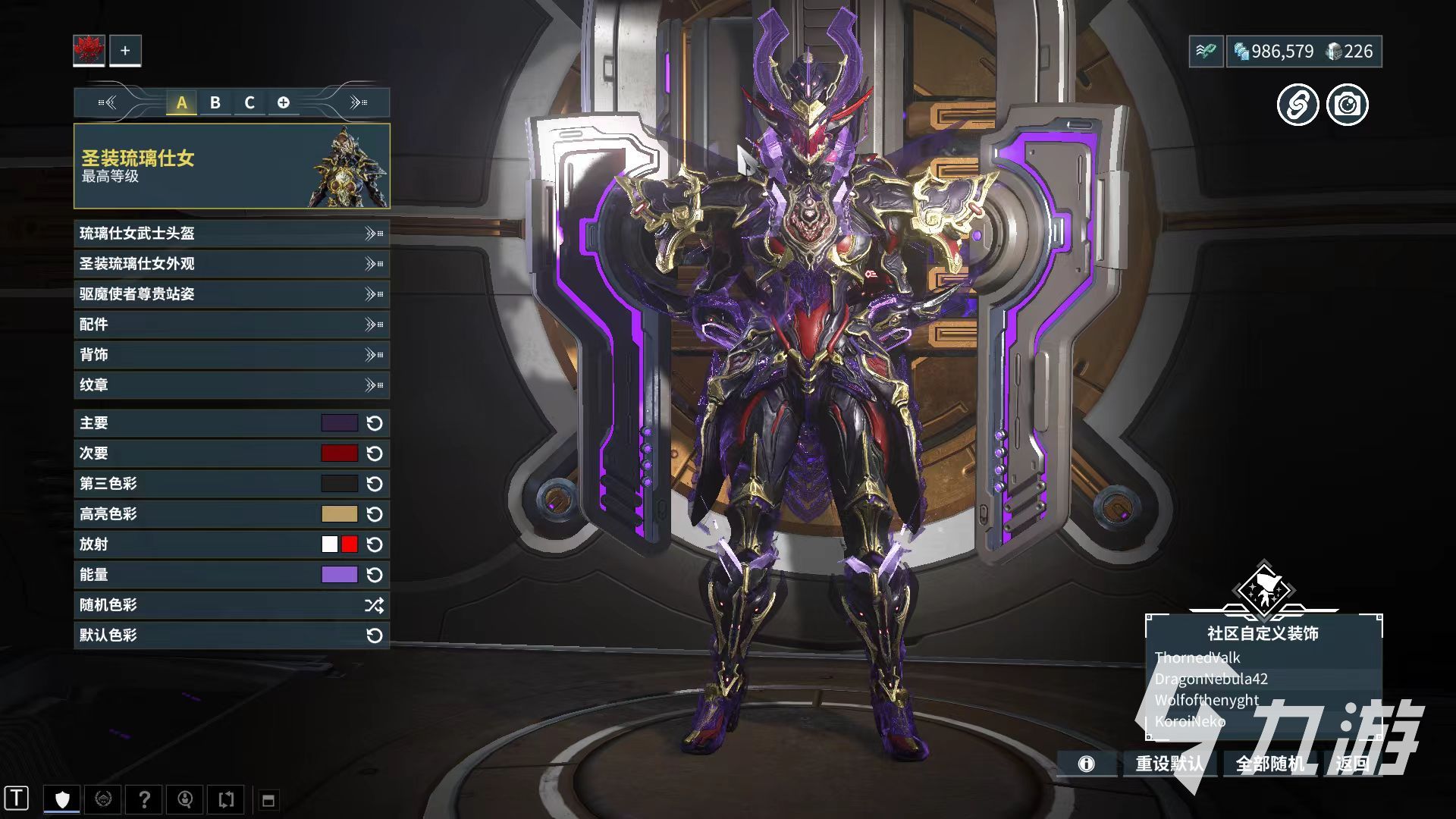1456x819 pixels.
Task: Open the 圣装琉璃仕女外观 skin menu
Action: pyautogui.click(x=231, y=264)
